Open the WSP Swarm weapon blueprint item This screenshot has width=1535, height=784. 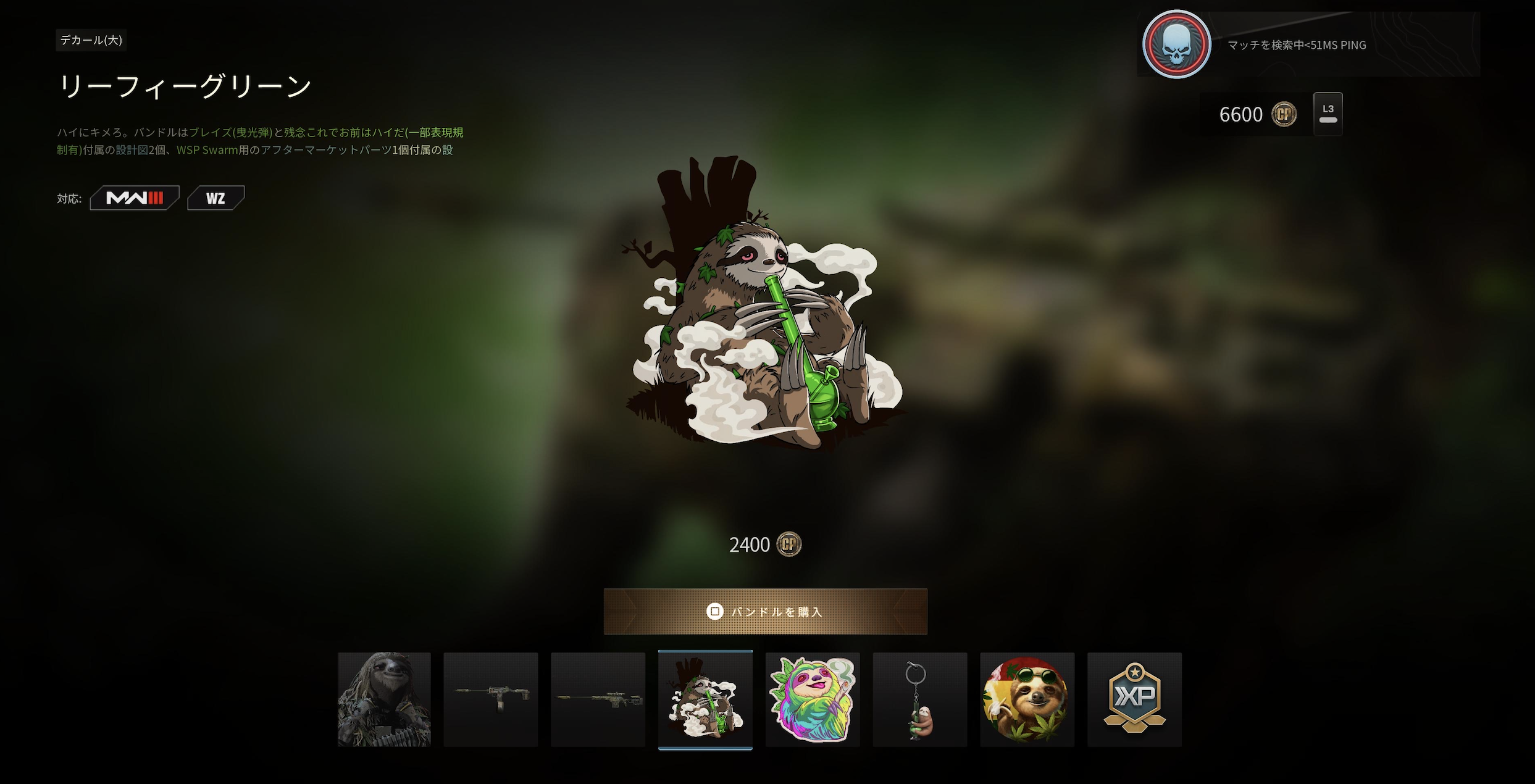[x=491, y=701]
